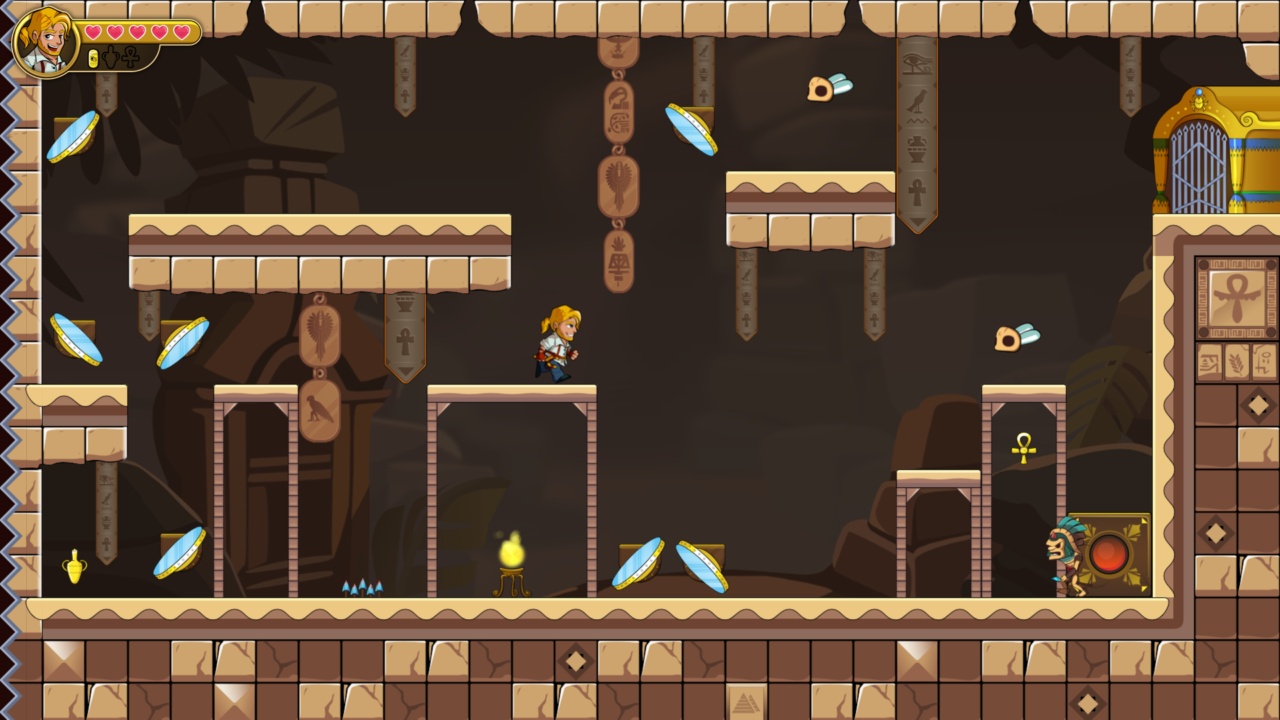This screenshot has height=720, width=1280.
Task: Click the small golden vase on the bottom-left ledge
Action: (x=76, y=568)
